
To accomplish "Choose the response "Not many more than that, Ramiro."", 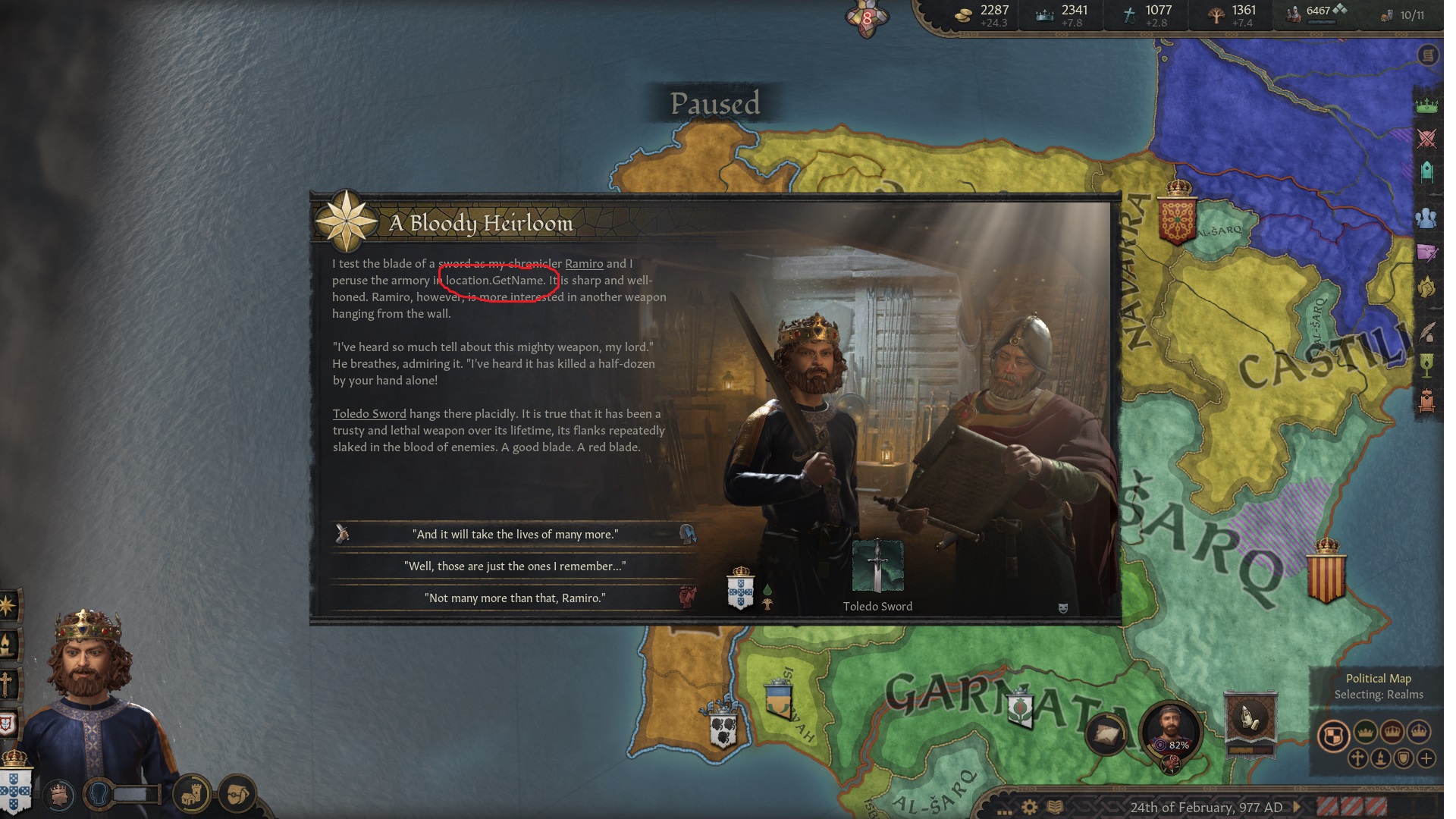I will (x=516, y=598).
